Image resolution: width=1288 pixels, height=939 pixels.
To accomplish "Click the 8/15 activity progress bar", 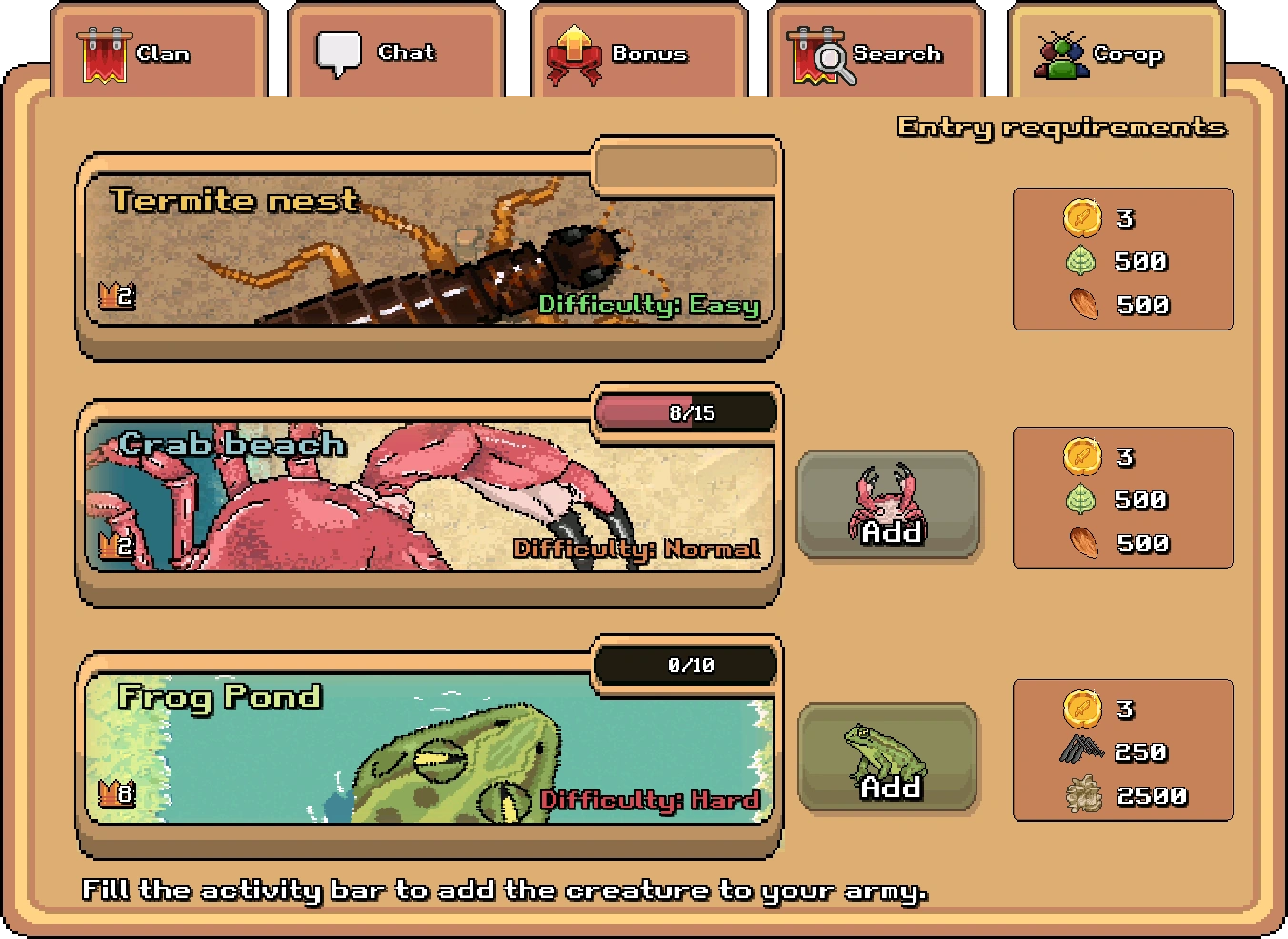I will pos(685,412).
